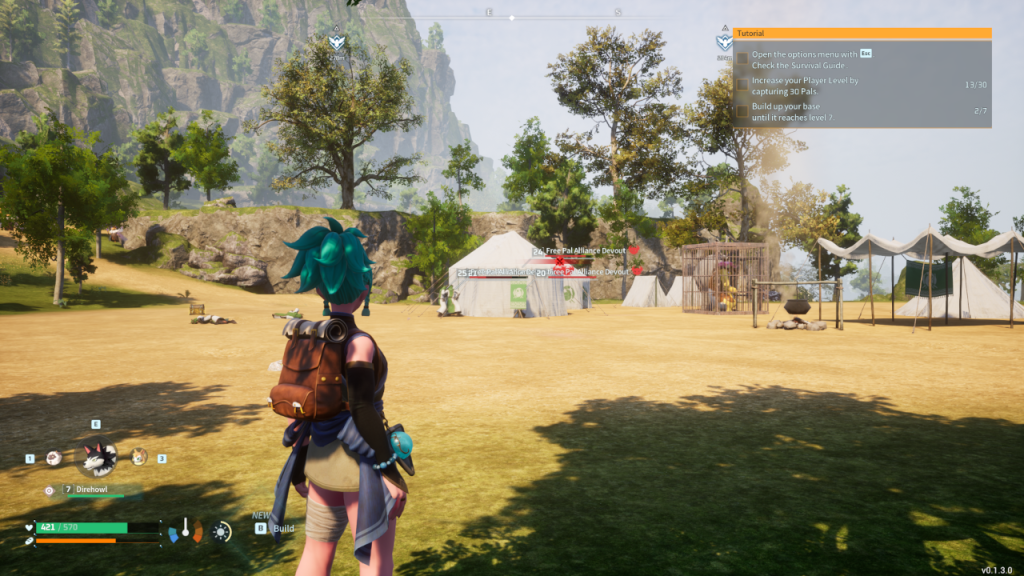1024x576 pixels.
Task: Click the compass bar at the top
Action: tap(512, 17)
